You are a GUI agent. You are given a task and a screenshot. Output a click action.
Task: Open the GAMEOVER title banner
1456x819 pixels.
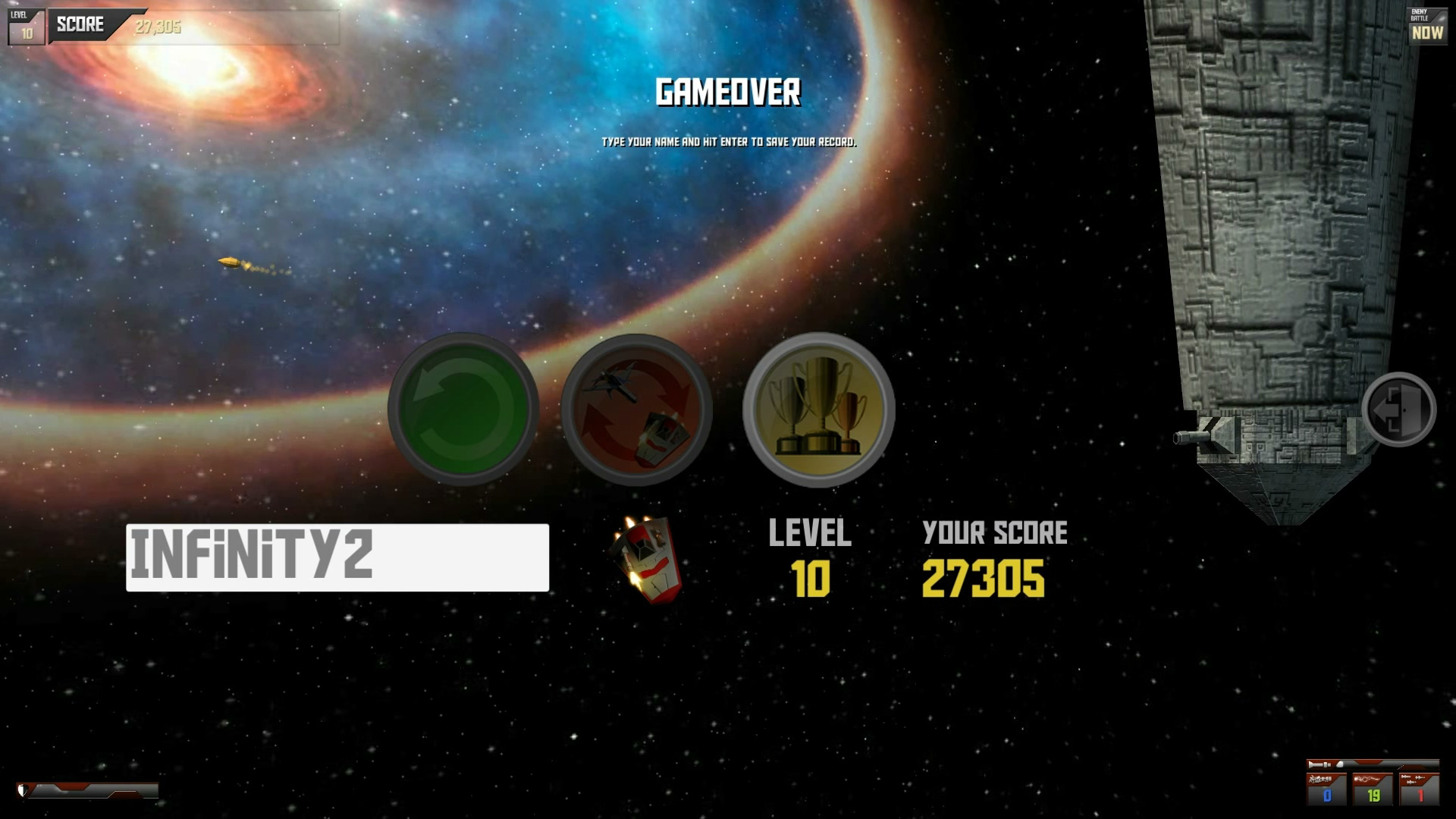pyautogui.click(x=728, y=93)
